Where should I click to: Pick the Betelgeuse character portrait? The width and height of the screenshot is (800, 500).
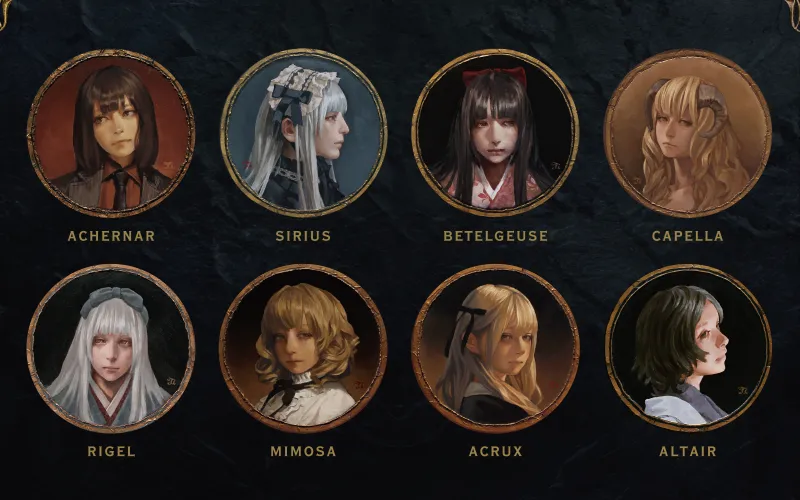[495, 133]
